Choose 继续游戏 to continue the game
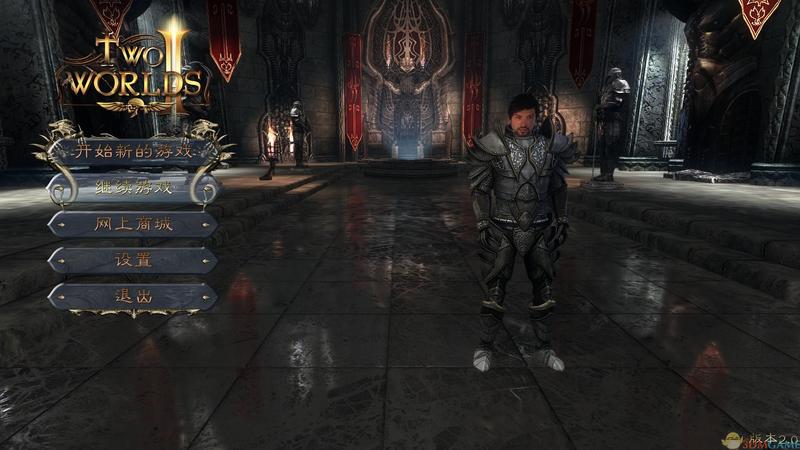Screen dimensions: 800x450 (133, 188)
